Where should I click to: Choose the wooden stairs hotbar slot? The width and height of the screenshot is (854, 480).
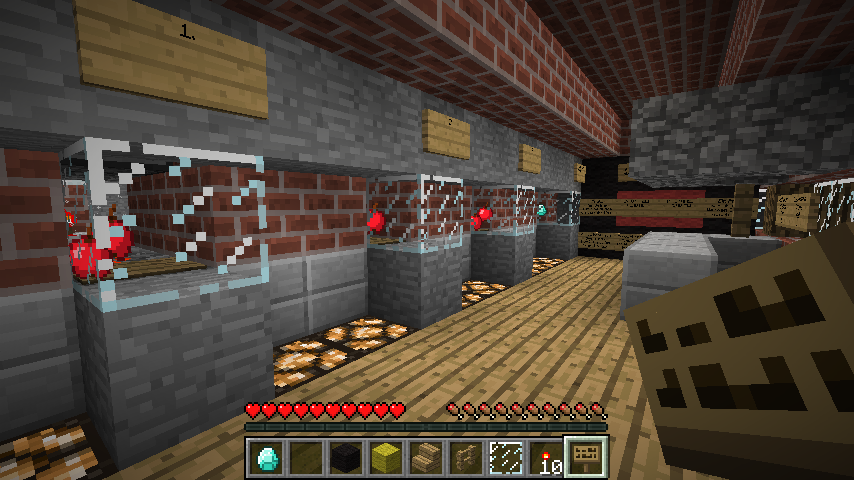coord(425,458)
